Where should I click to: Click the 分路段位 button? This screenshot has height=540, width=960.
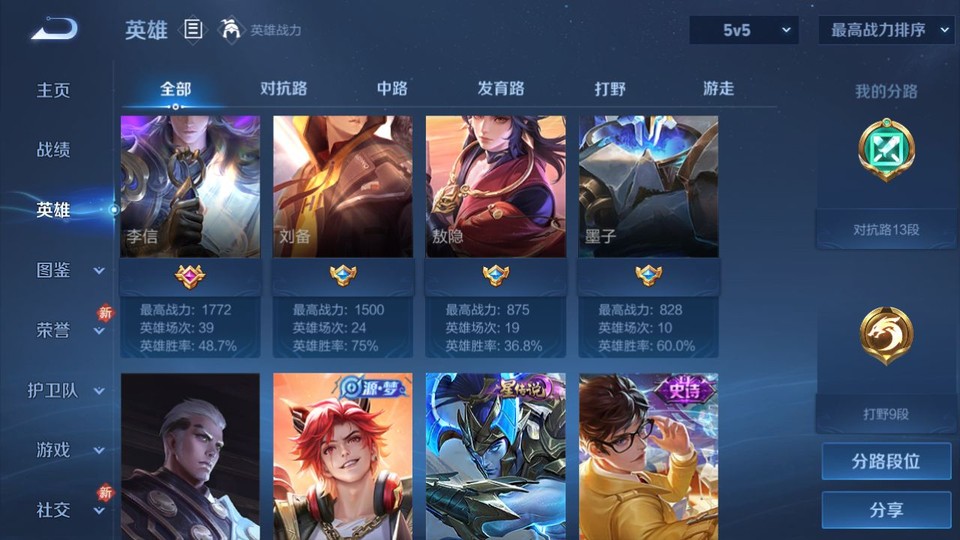[x=886, y=462]
